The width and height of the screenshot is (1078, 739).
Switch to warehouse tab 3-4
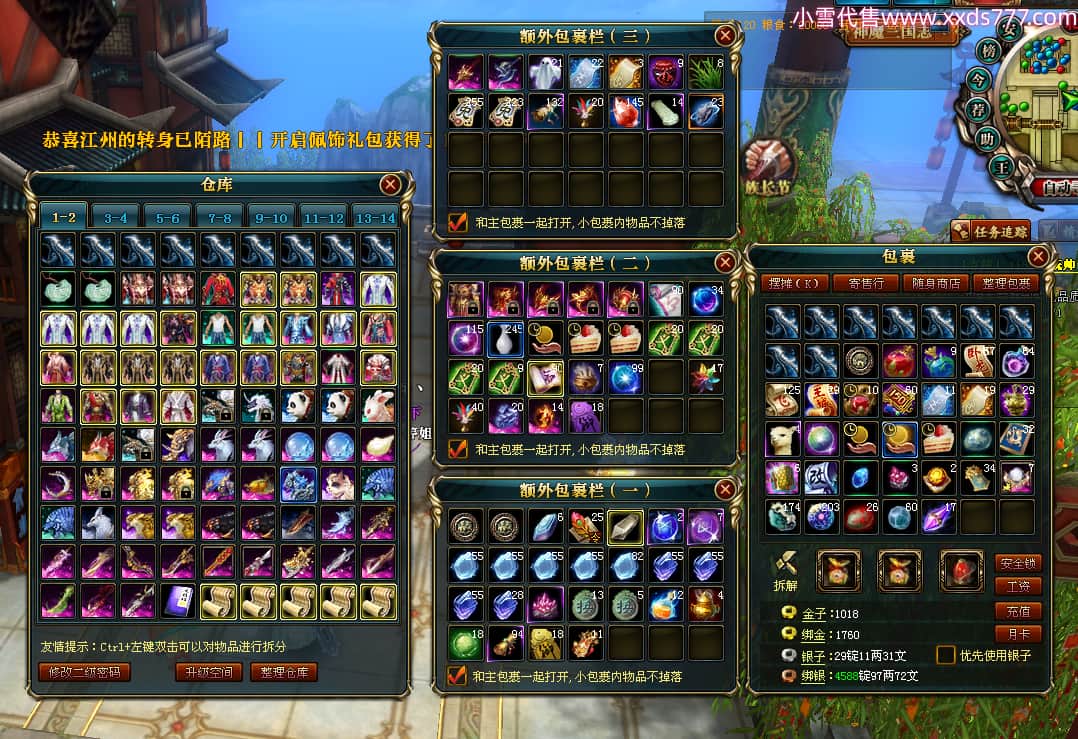116,217
